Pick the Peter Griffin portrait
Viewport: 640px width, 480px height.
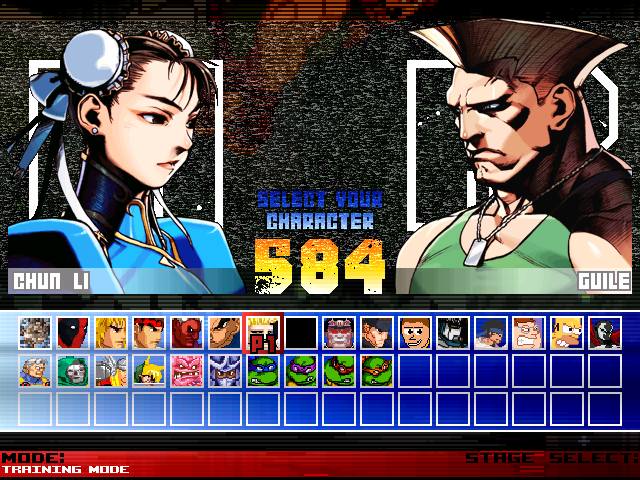pos(529,332)
